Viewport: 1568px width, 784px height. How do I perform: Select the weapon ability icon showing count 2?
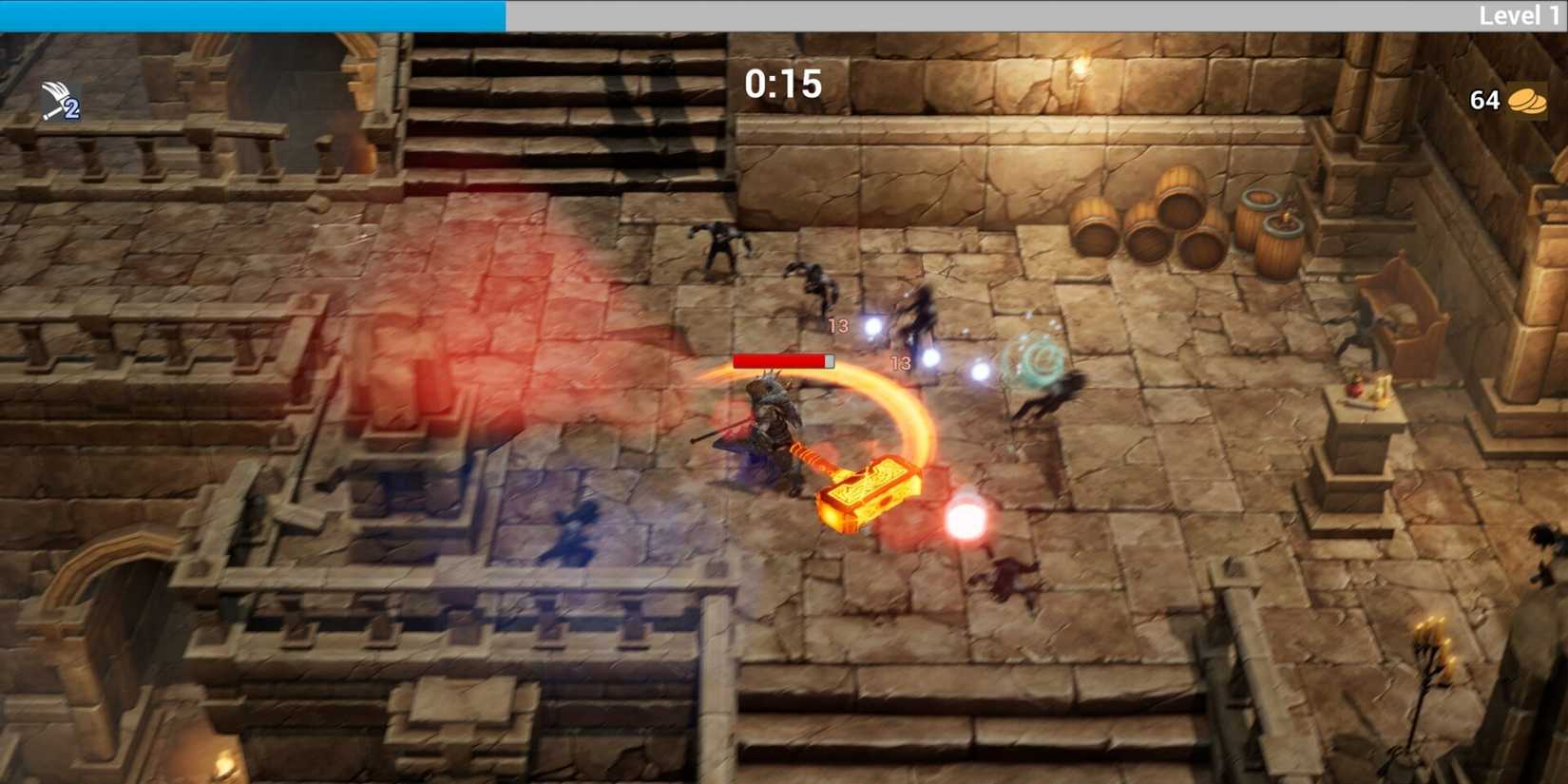[x=59, y=99]
